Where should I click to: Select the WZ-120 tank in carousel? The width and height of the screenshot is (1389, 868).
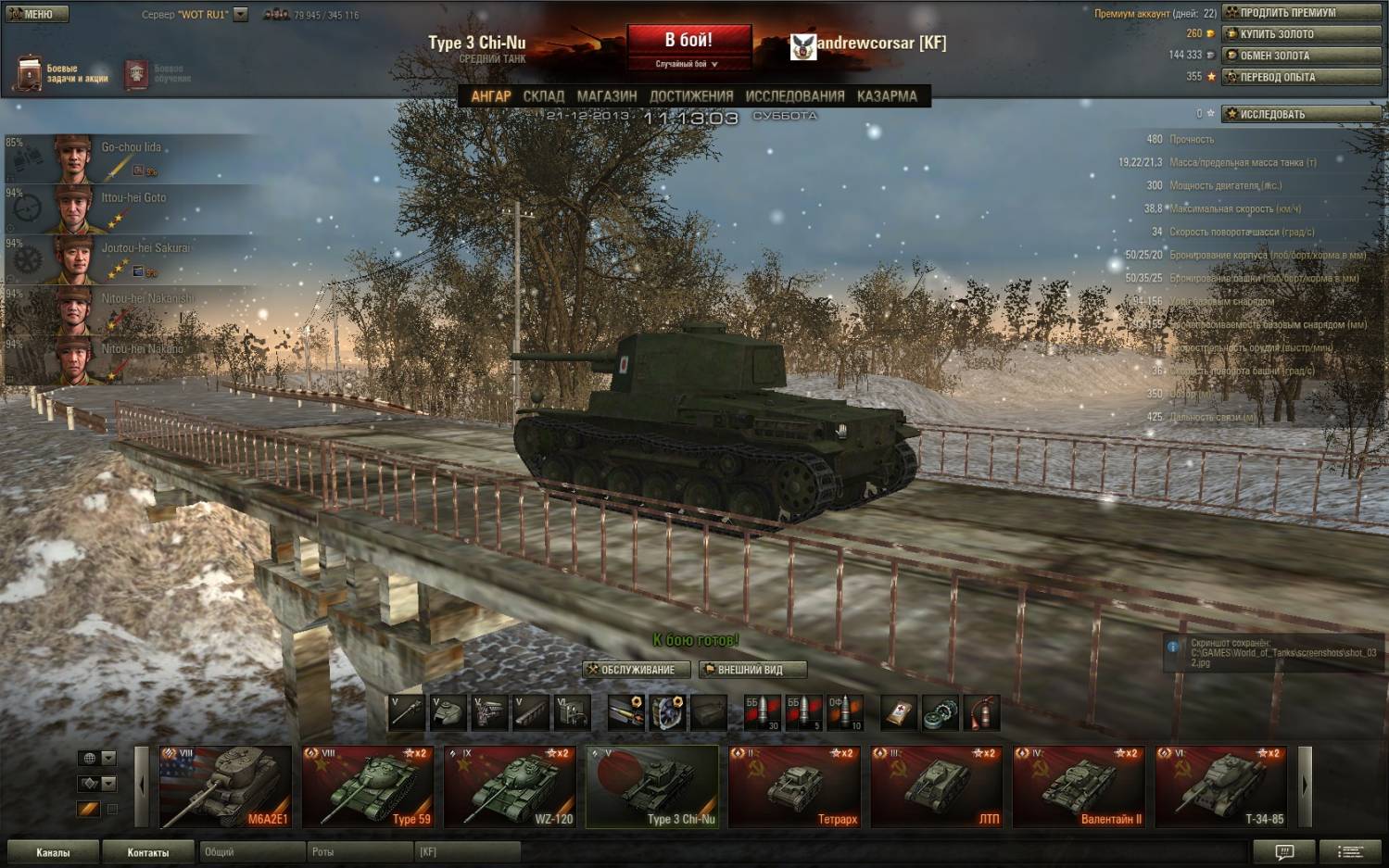510,786
